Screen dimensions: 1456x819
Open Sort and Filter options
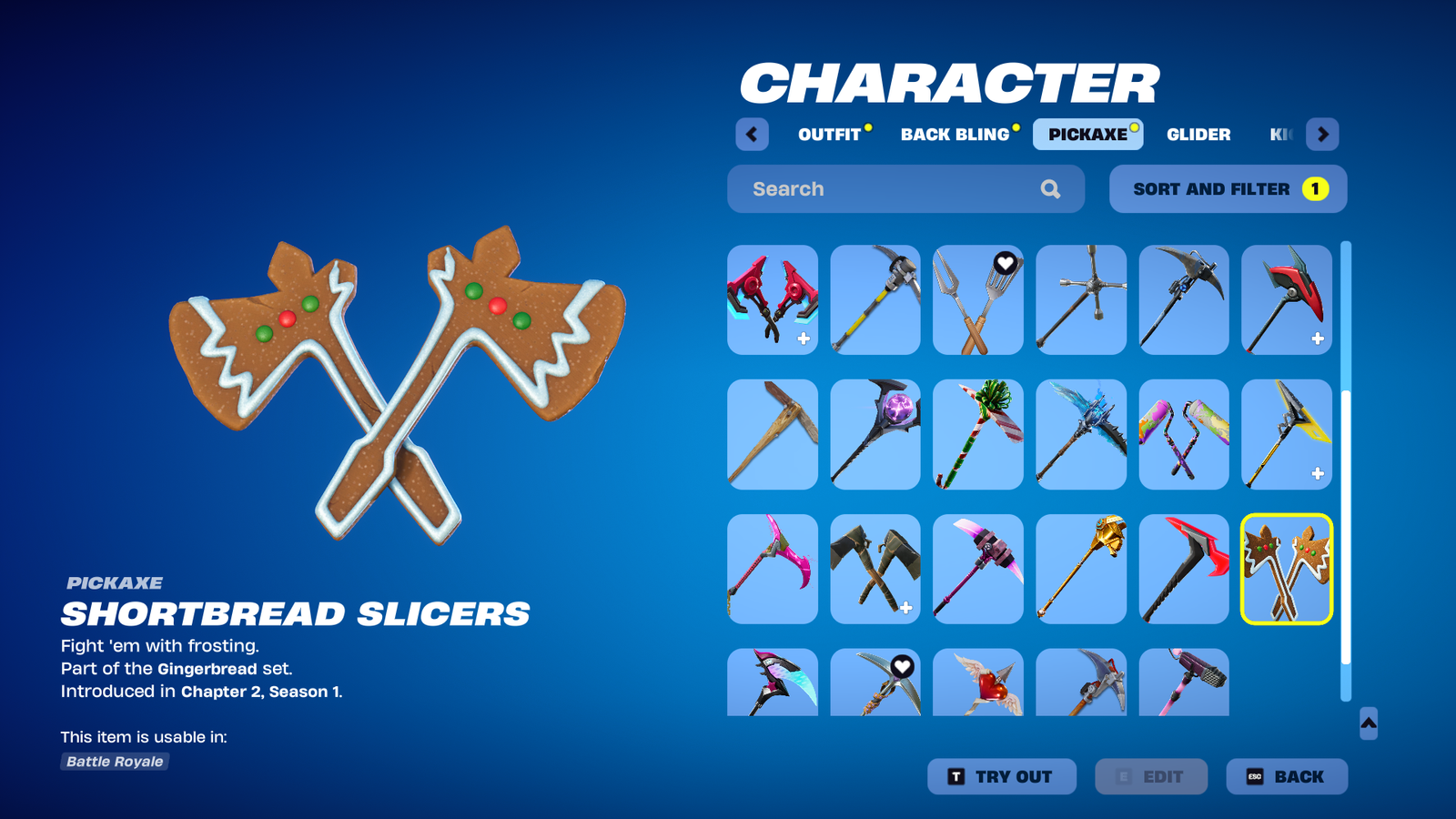pos(1228,189)
